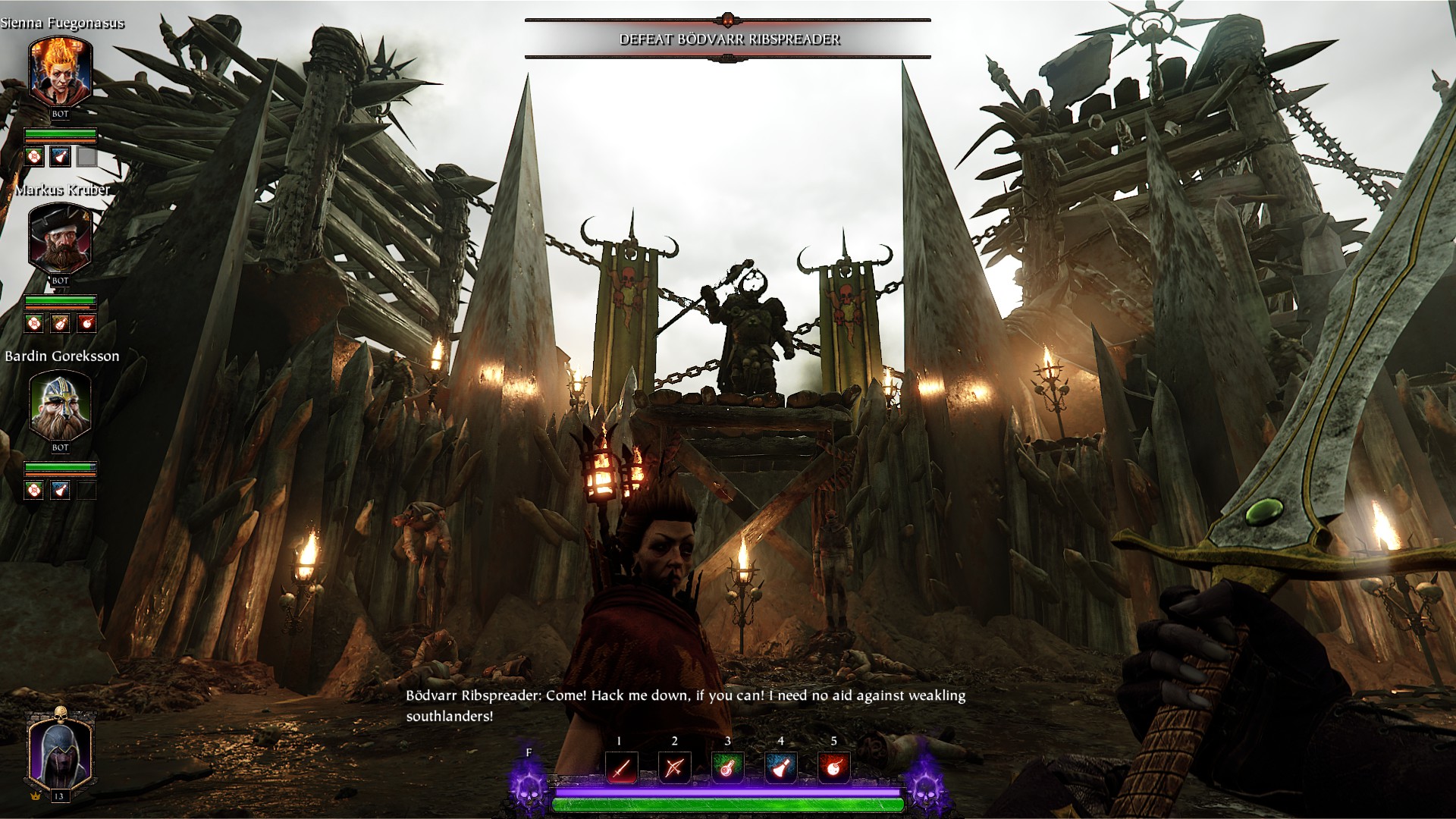The width and height of the screenshot is (1456, 819).
Task: Click the Defeat Bödvarr Ribspreader objective banner
Action: [x=728, y=39]
